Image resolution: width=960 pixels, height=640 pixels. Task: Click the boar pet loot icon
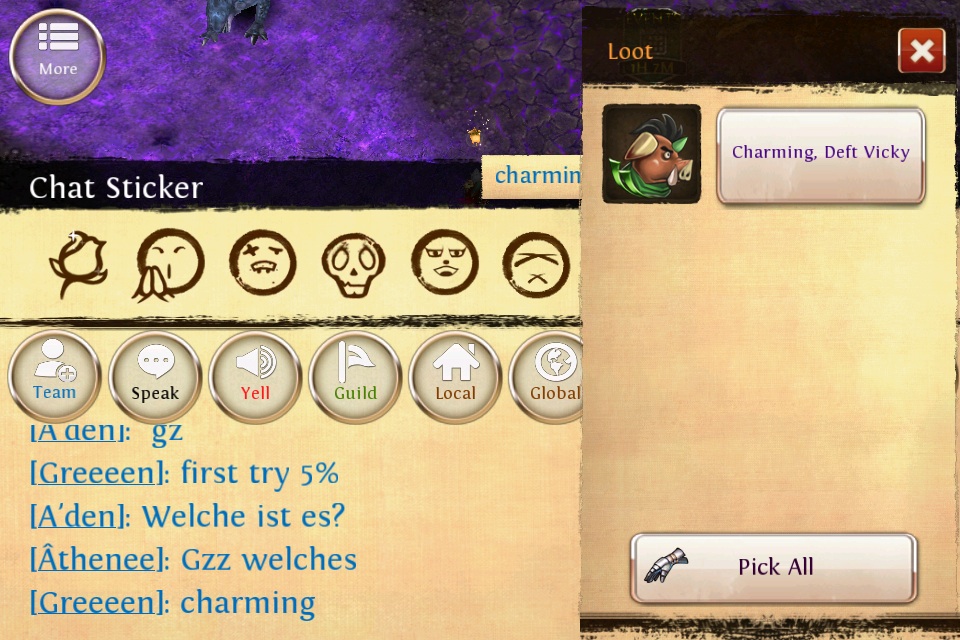click(x=651, y=154)
